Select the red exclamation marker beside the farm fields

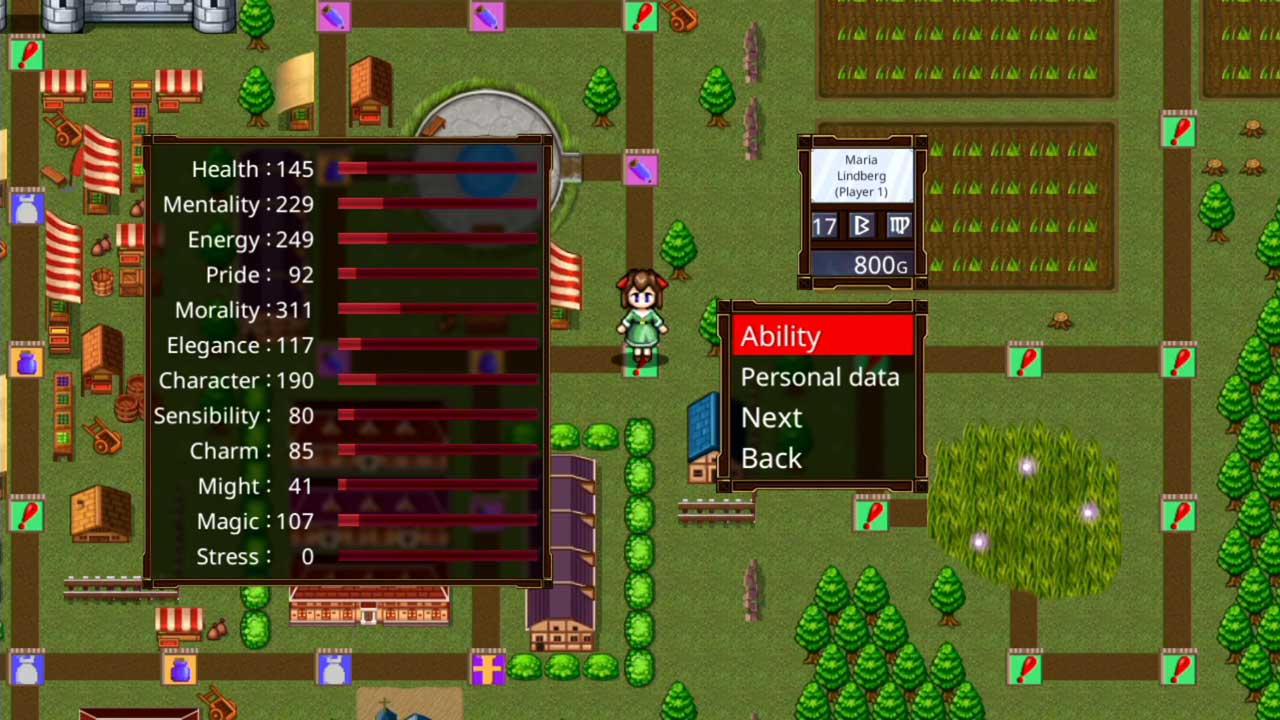1179,129
